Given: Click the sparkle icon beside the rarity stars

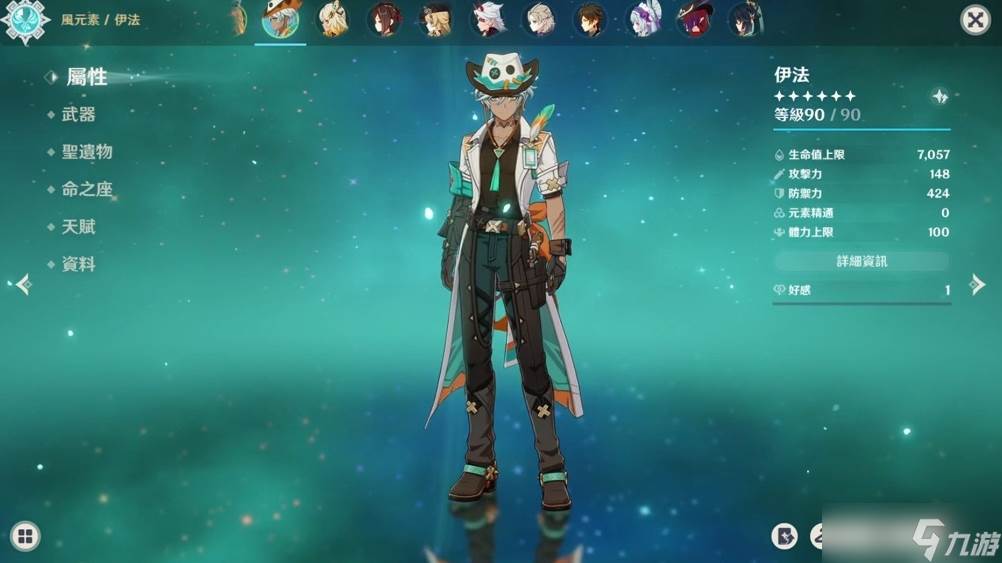Looking at the screenshot, I should (939, 96).
